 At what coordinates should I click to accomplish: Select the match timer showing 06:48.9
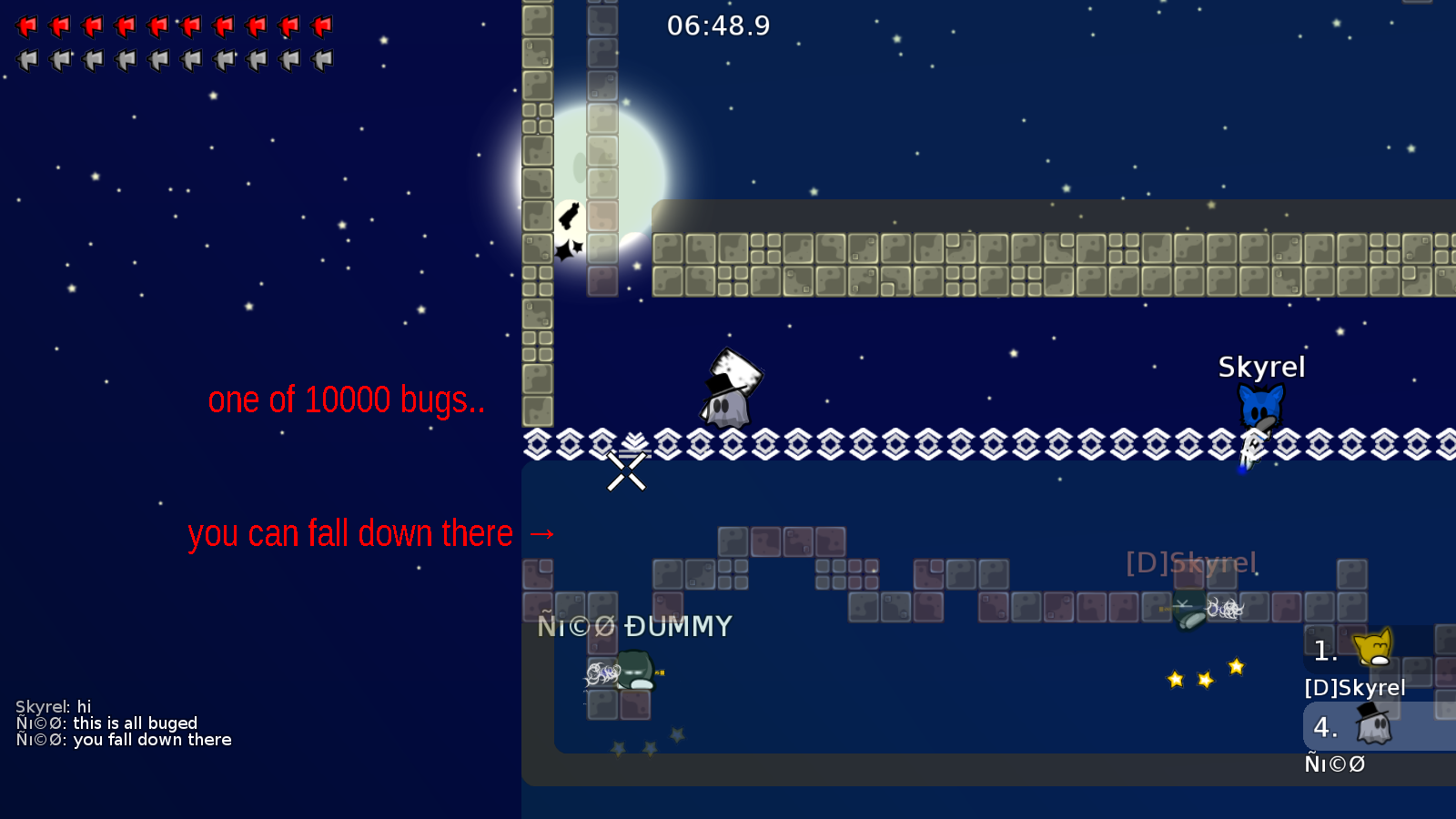(x=718, y=26)
